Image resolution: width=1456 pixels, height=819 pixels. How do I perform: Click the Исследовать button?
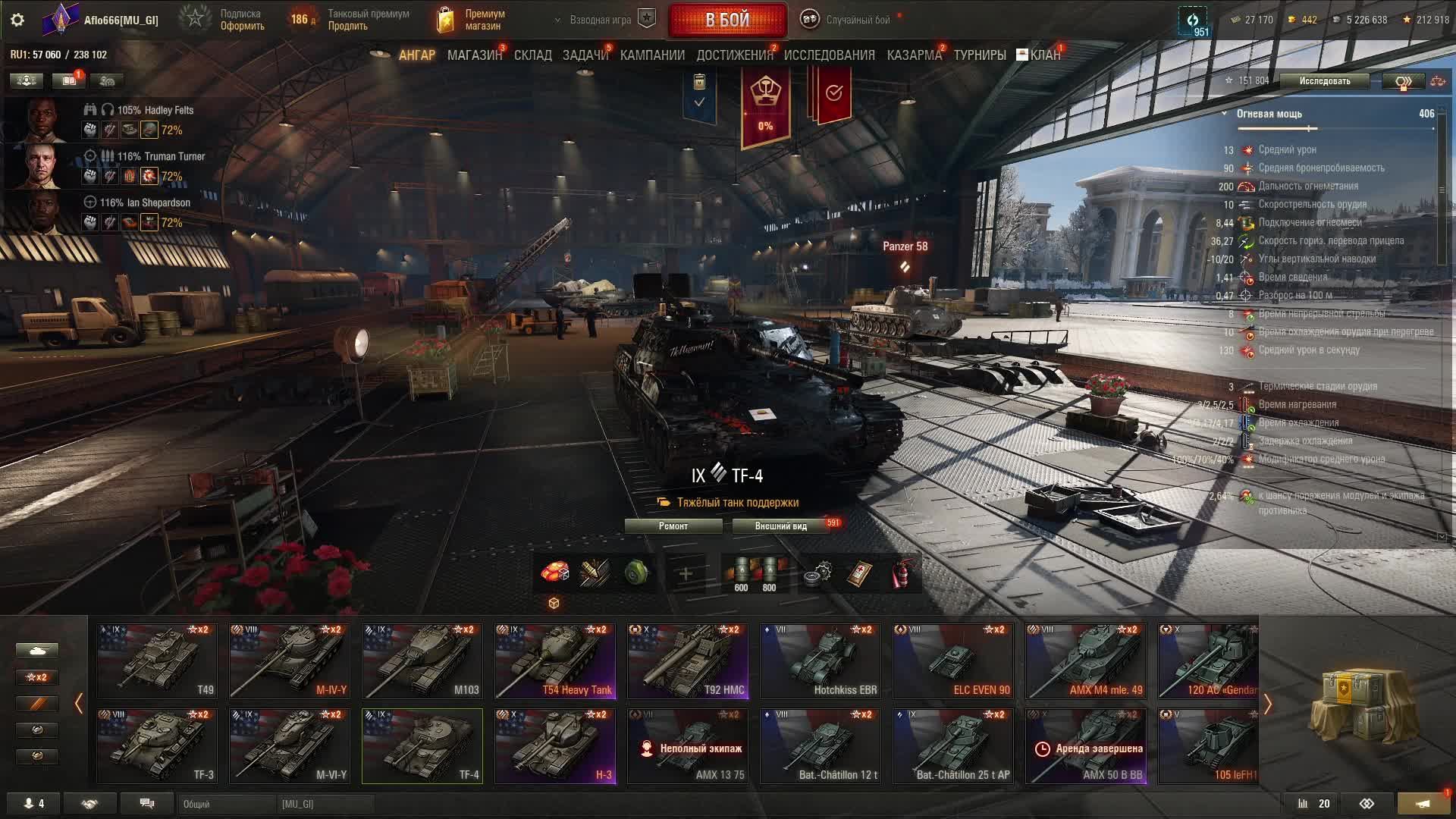(x=1324, y=81)
